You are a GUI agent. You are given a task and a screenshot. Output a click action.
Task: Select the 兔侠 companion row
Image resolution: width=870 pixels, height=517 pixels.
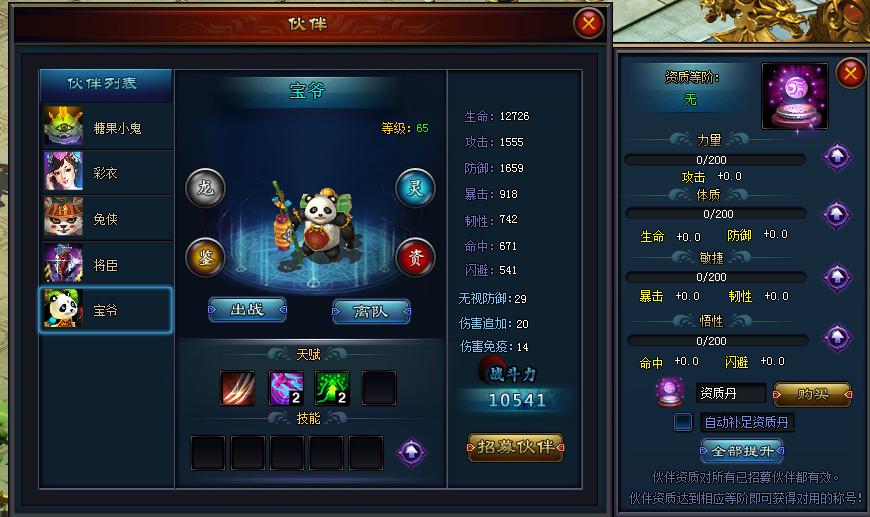coord(106,219)
